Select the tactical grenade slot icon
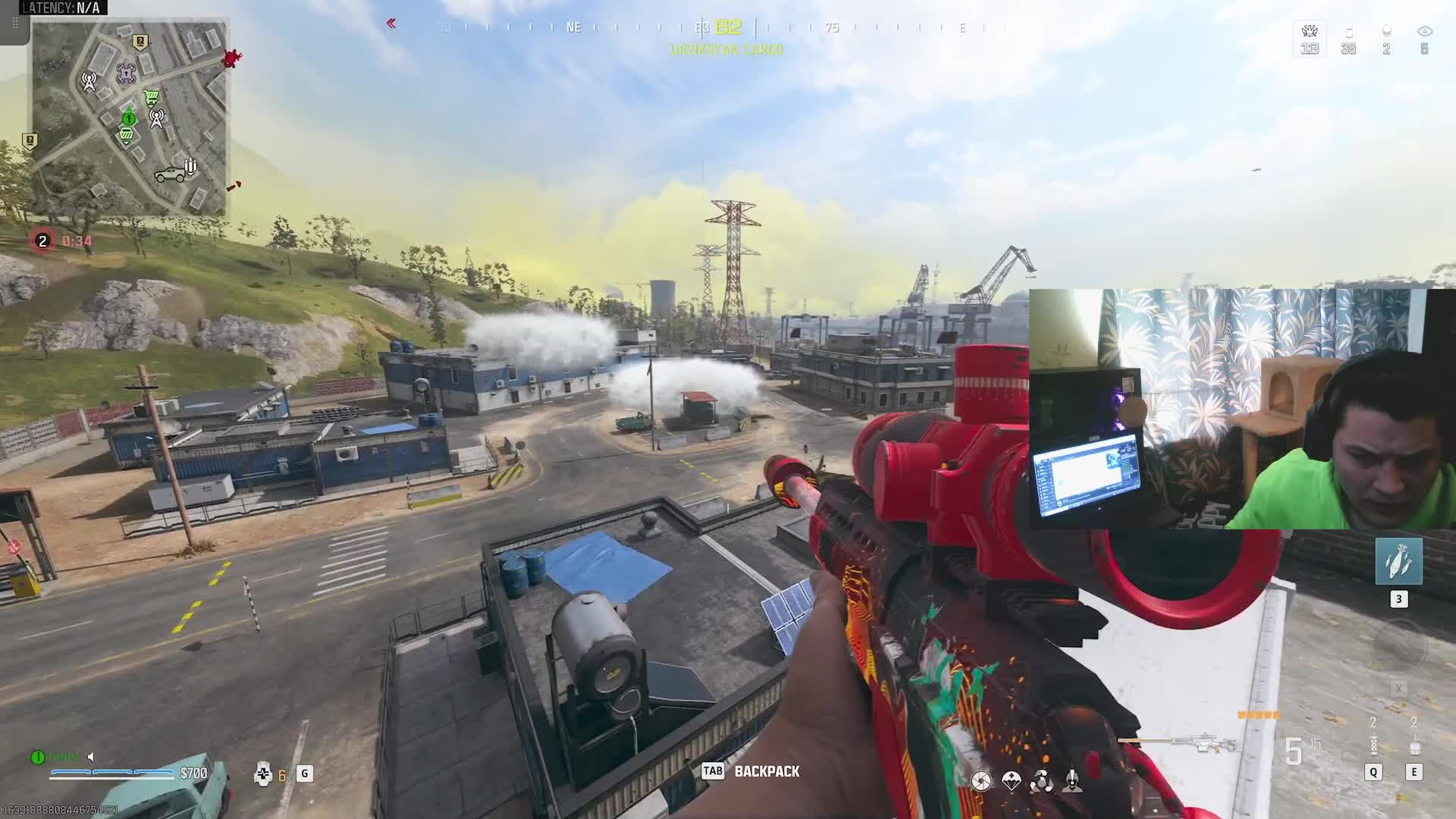The width and height of the screenshot is (1456, 819). (x=1373, y=746)
